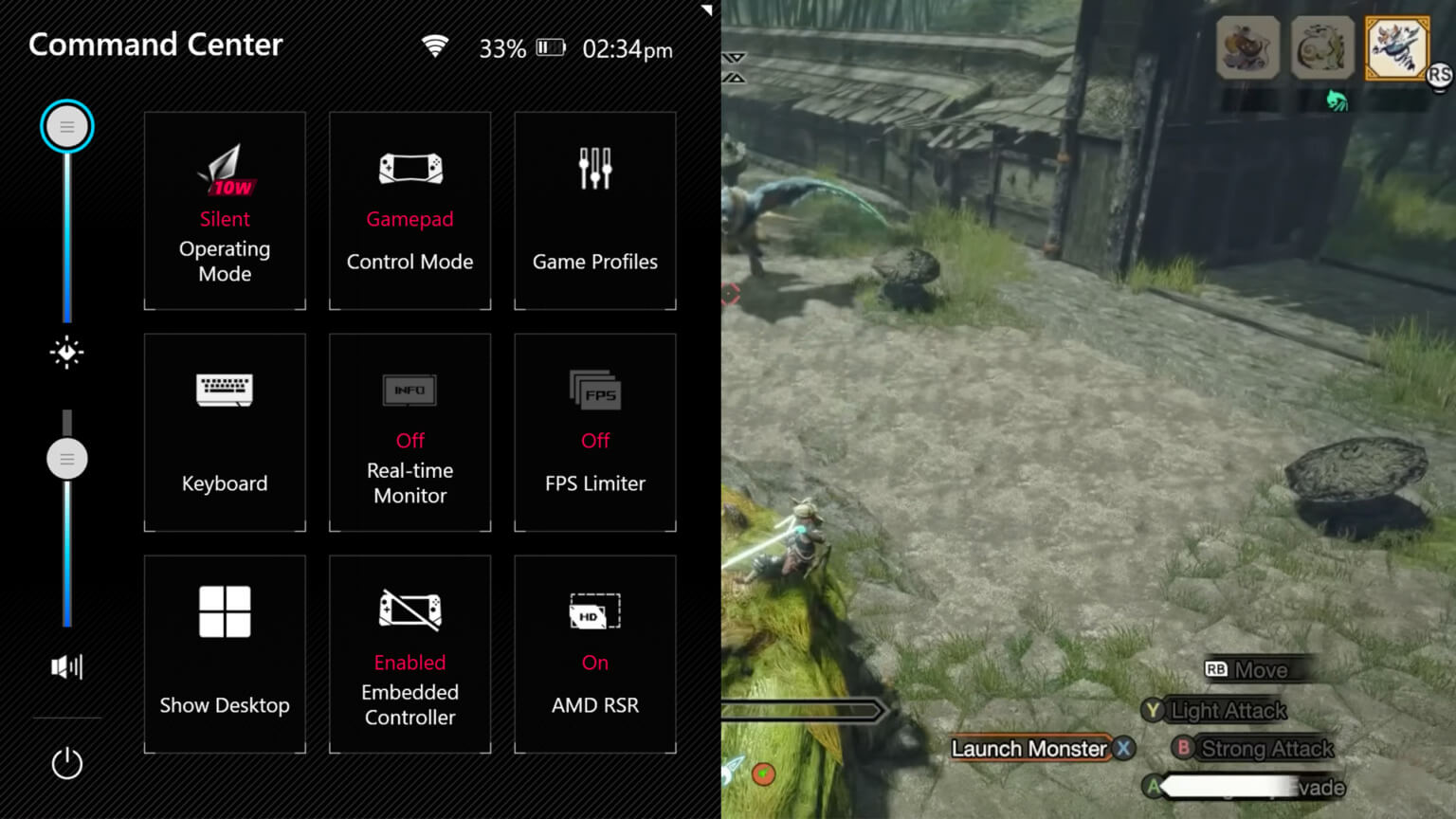
Task: Open the Game Profiles equalizer icon
Action: tap(594, 169)
